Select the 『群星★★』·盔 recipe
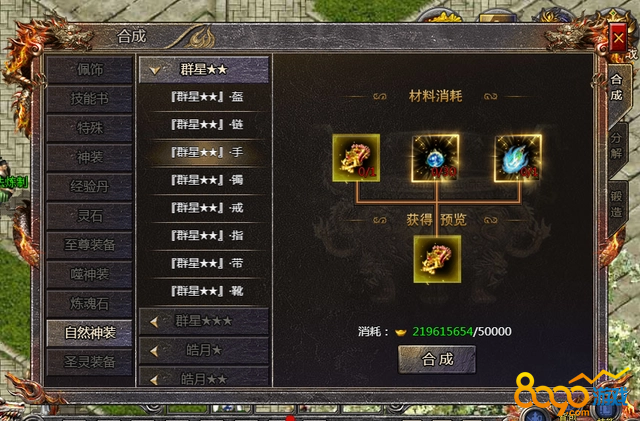The height and width of the screenshot is (421, 640). point(207,97)
